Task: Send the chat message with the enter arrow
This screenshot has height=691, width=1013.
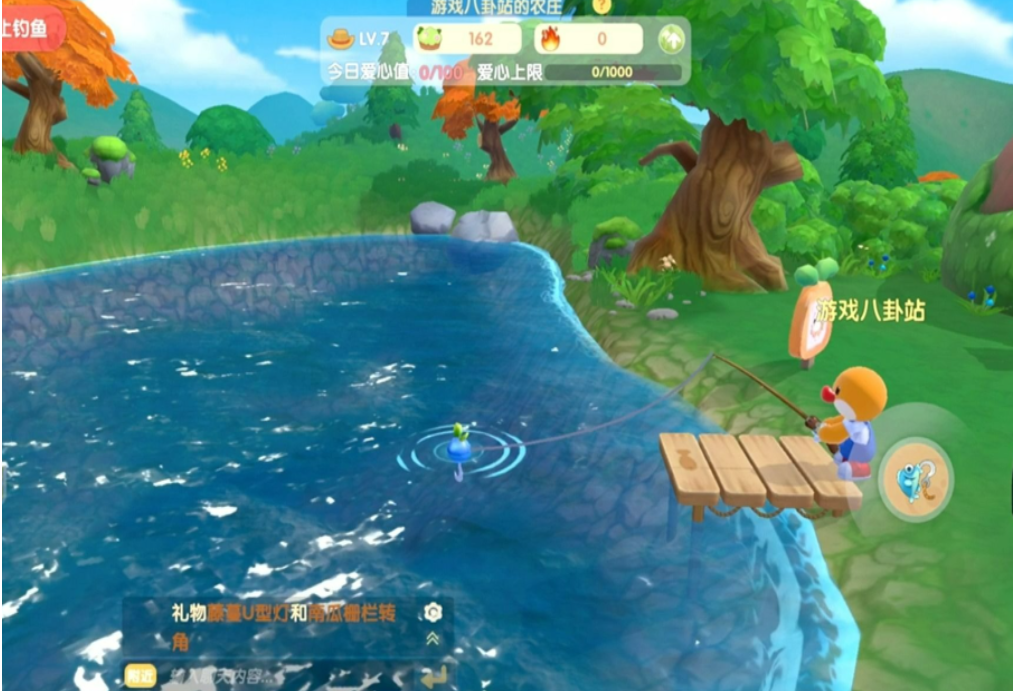Action: (434, 677)
